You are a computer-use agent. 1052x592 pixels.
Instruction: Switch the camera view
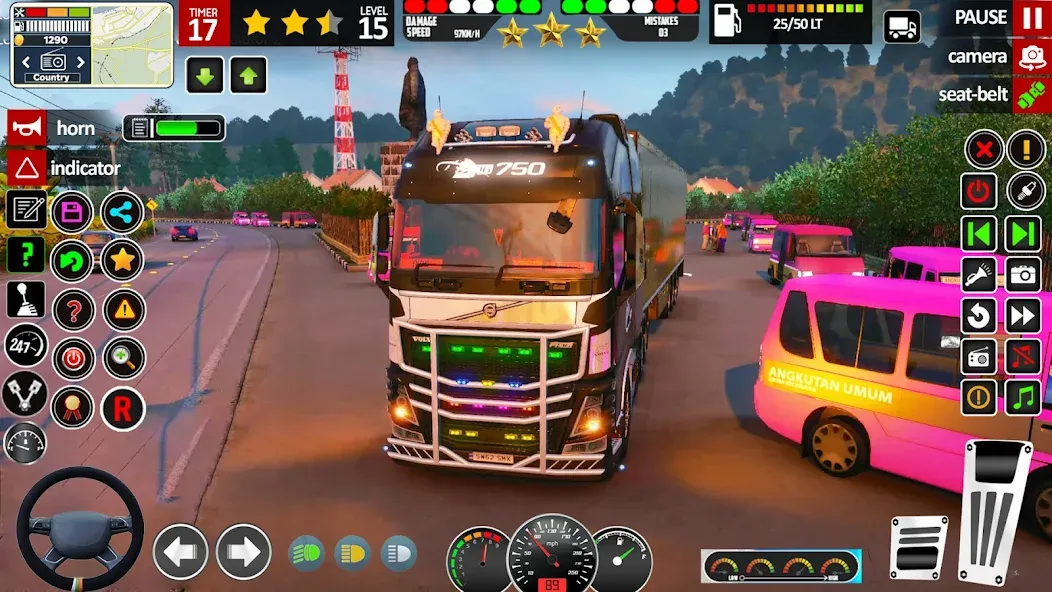(1030, 57)
